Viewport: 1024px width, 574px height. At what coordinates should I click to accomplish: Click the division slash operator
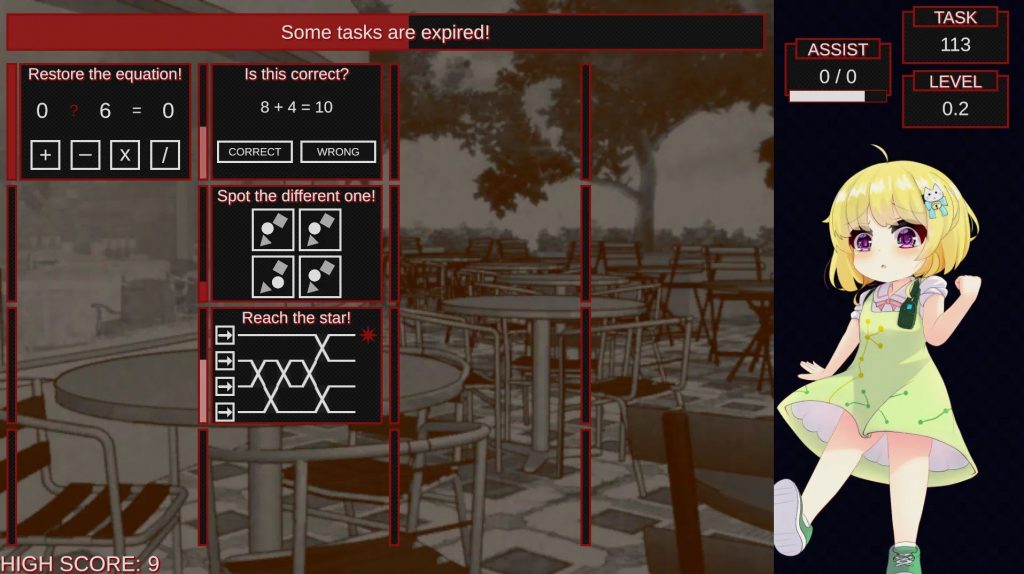click(x=165, y=155)
